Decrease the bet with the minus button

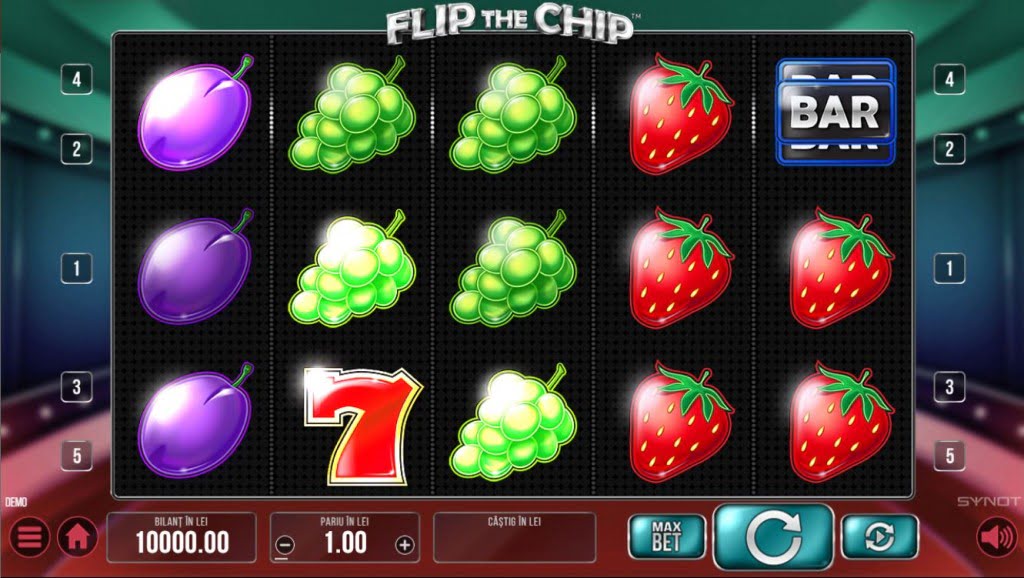285,545
